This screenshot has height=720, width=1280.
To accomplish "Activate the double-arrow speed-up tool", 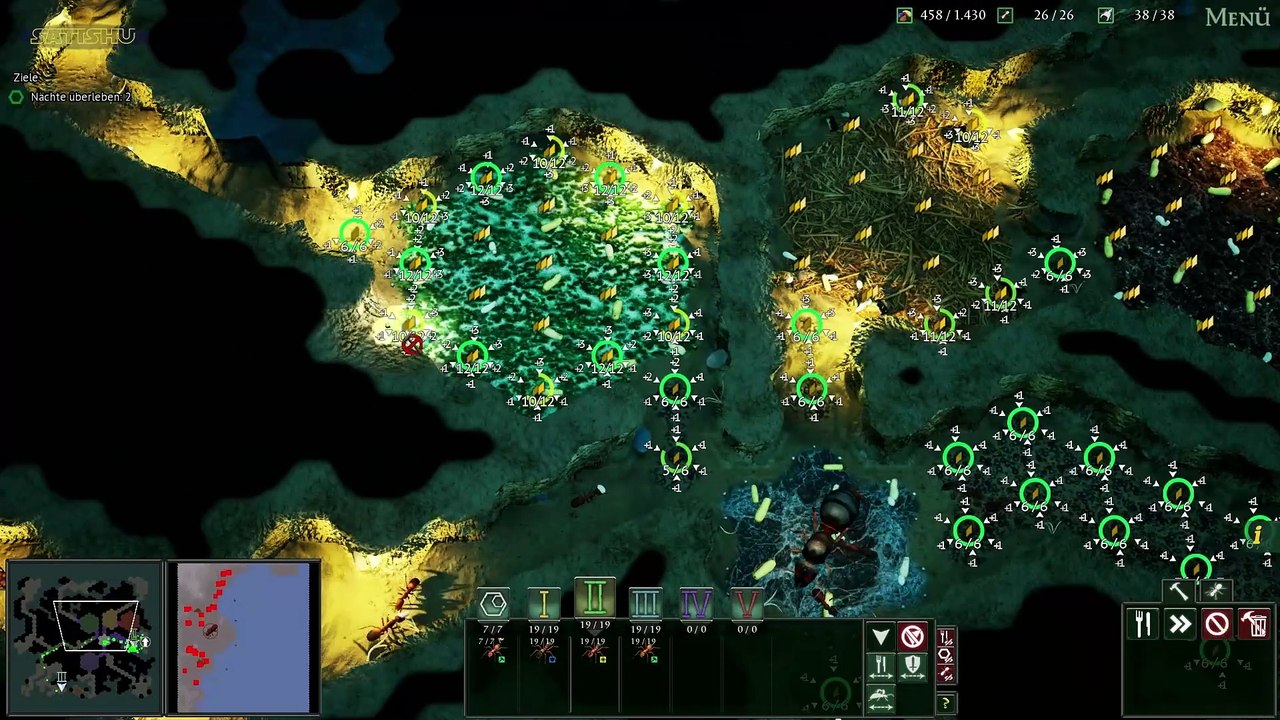I will pyautogui.click(x=1180, y=624).
